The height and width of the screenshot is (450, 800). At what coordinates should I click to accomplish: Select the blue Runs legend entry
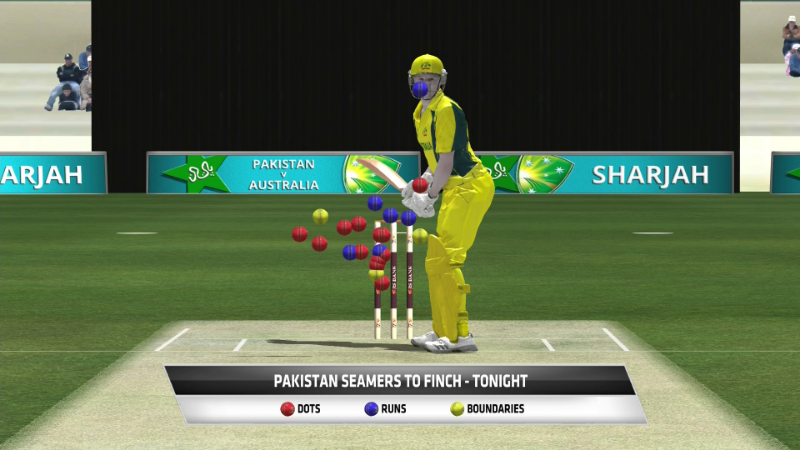[384, 409]
